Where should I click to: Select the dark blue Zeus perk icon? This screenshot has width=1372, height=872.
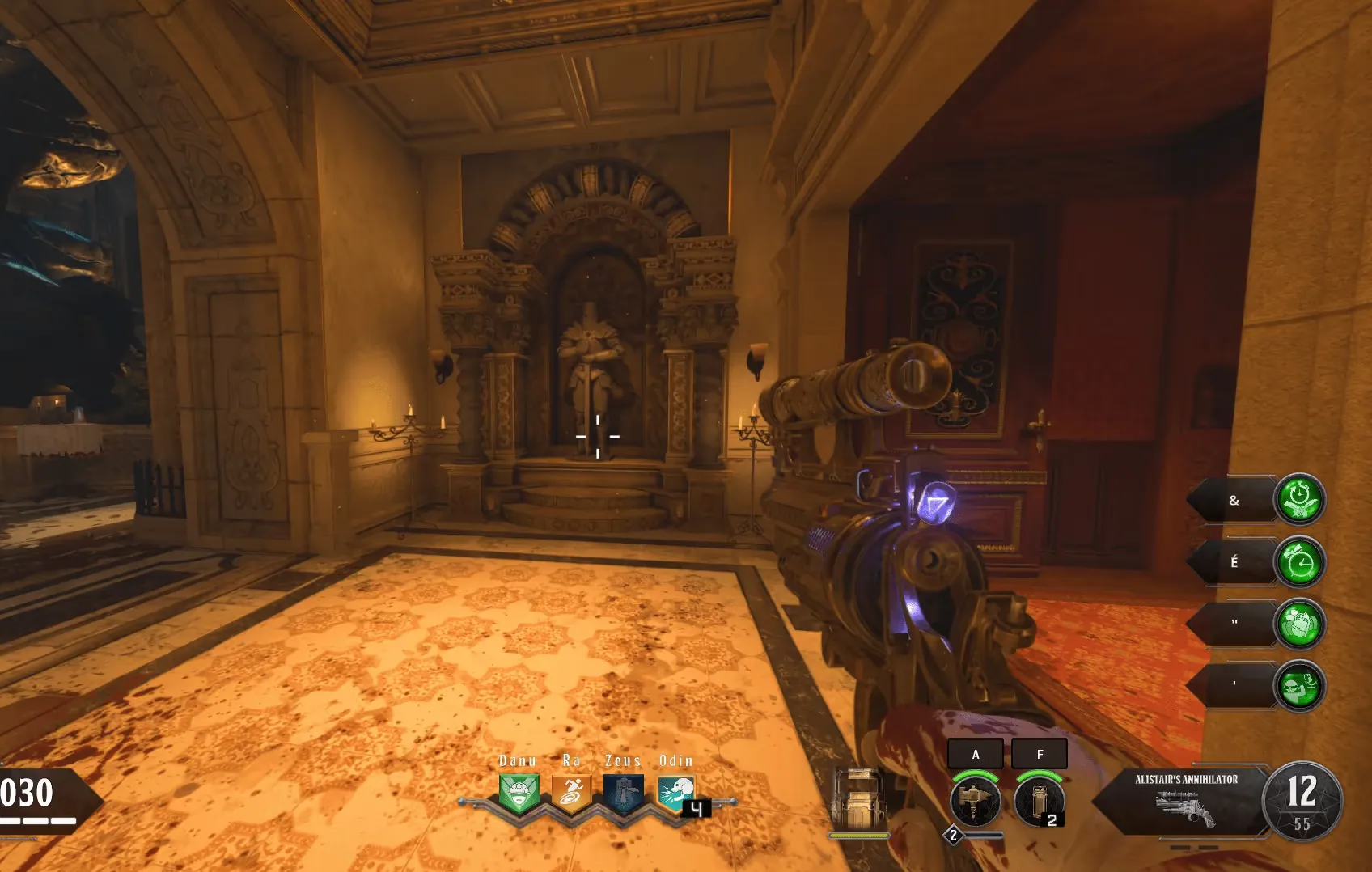[623, 793]
